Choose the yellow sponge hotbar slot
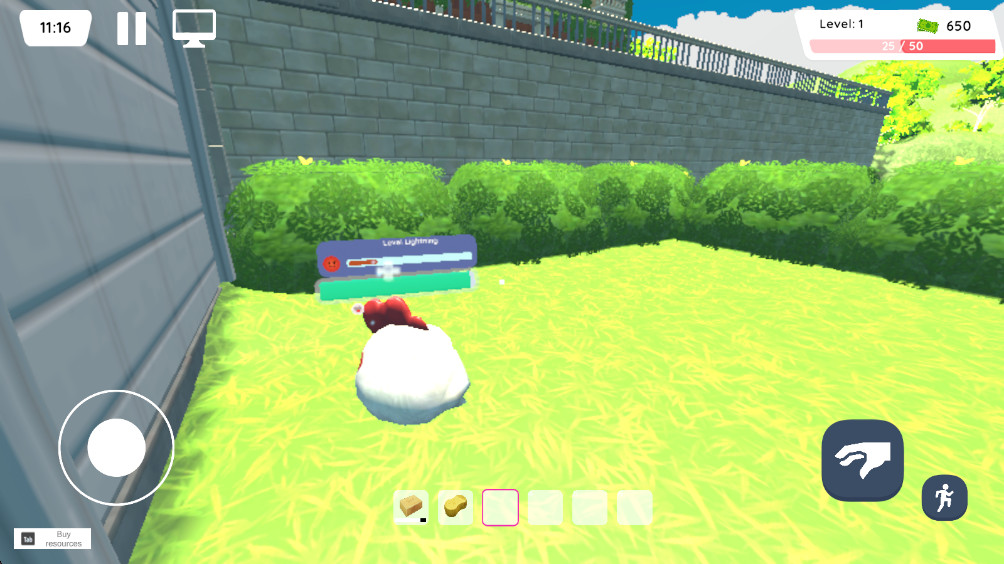This screenshot has width=1004, height=564. [456, 507]
